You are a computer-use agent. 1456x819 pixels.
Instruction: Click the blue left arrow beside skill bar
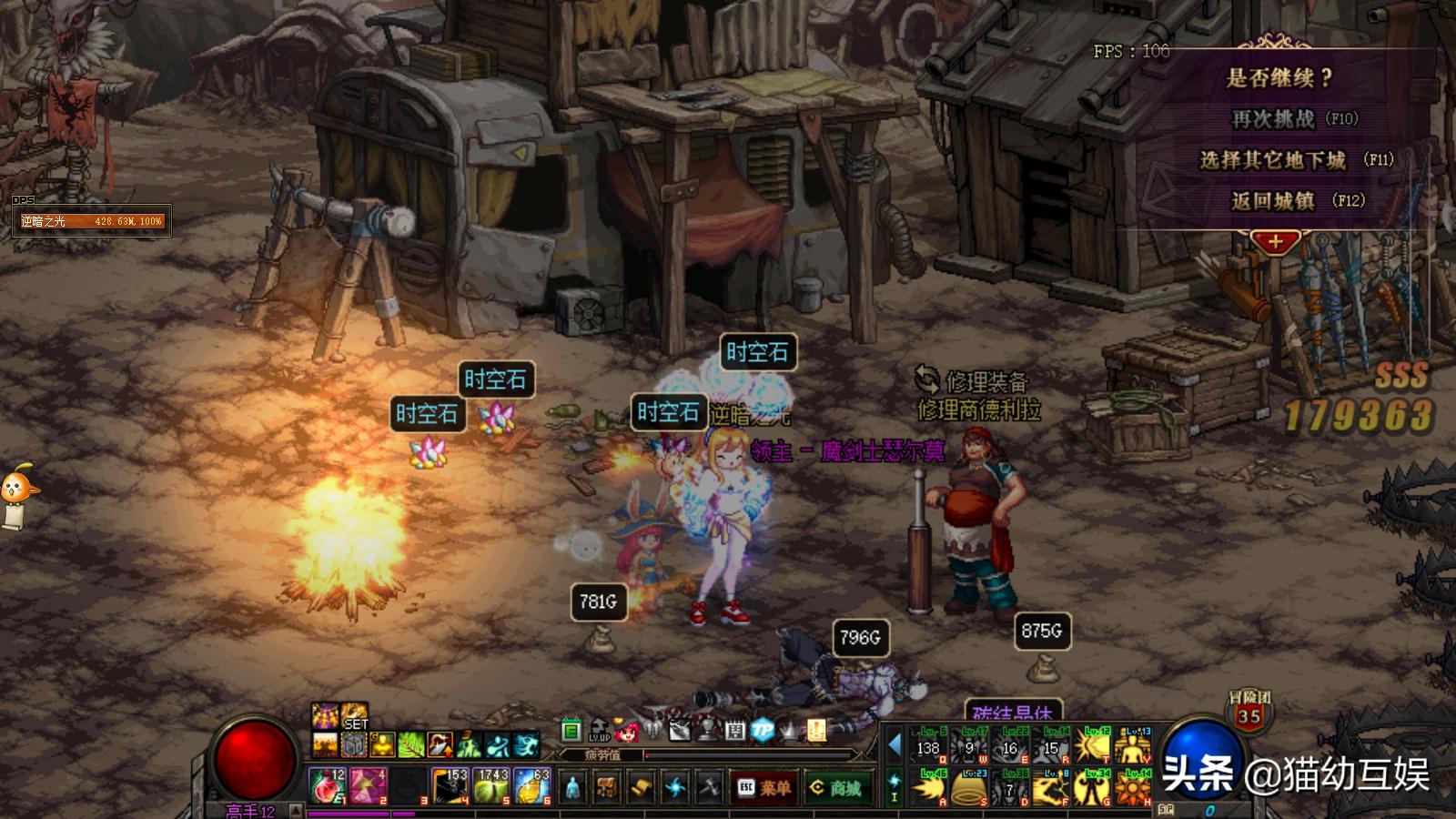click(x=894, y=745)
